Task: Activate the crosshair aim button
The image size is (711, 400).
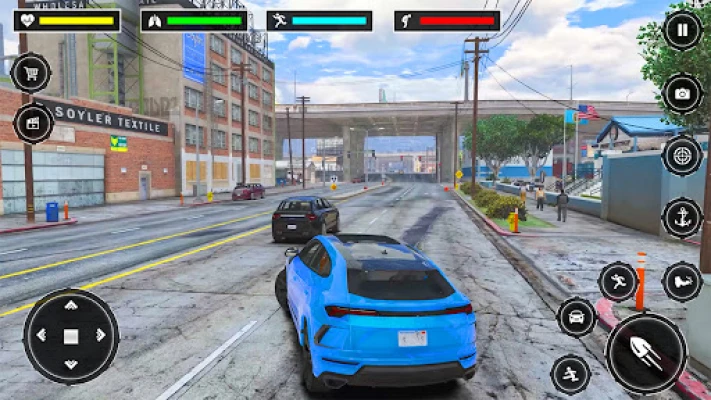Action: pos(682,155)
